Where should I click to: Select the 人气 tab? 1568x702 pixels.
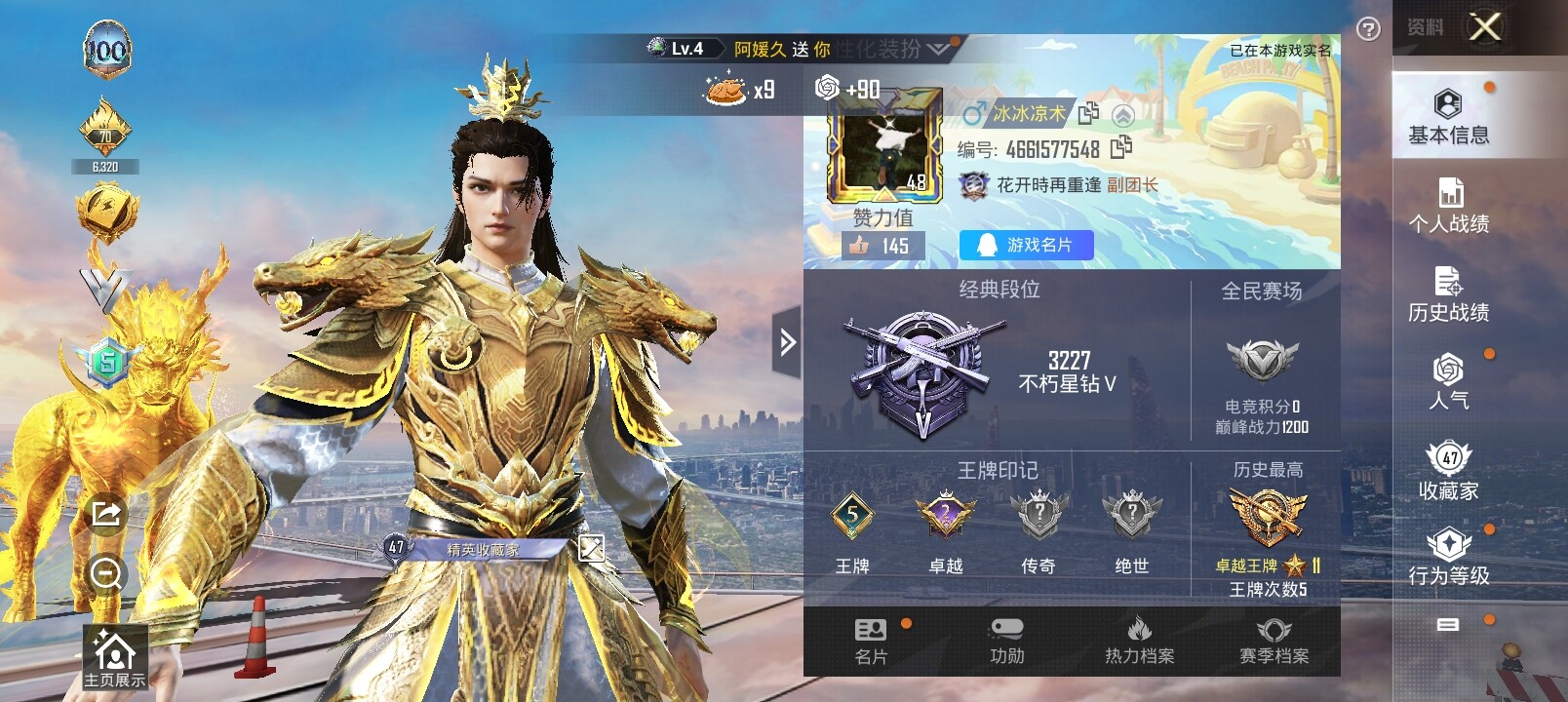(1448, 381)
